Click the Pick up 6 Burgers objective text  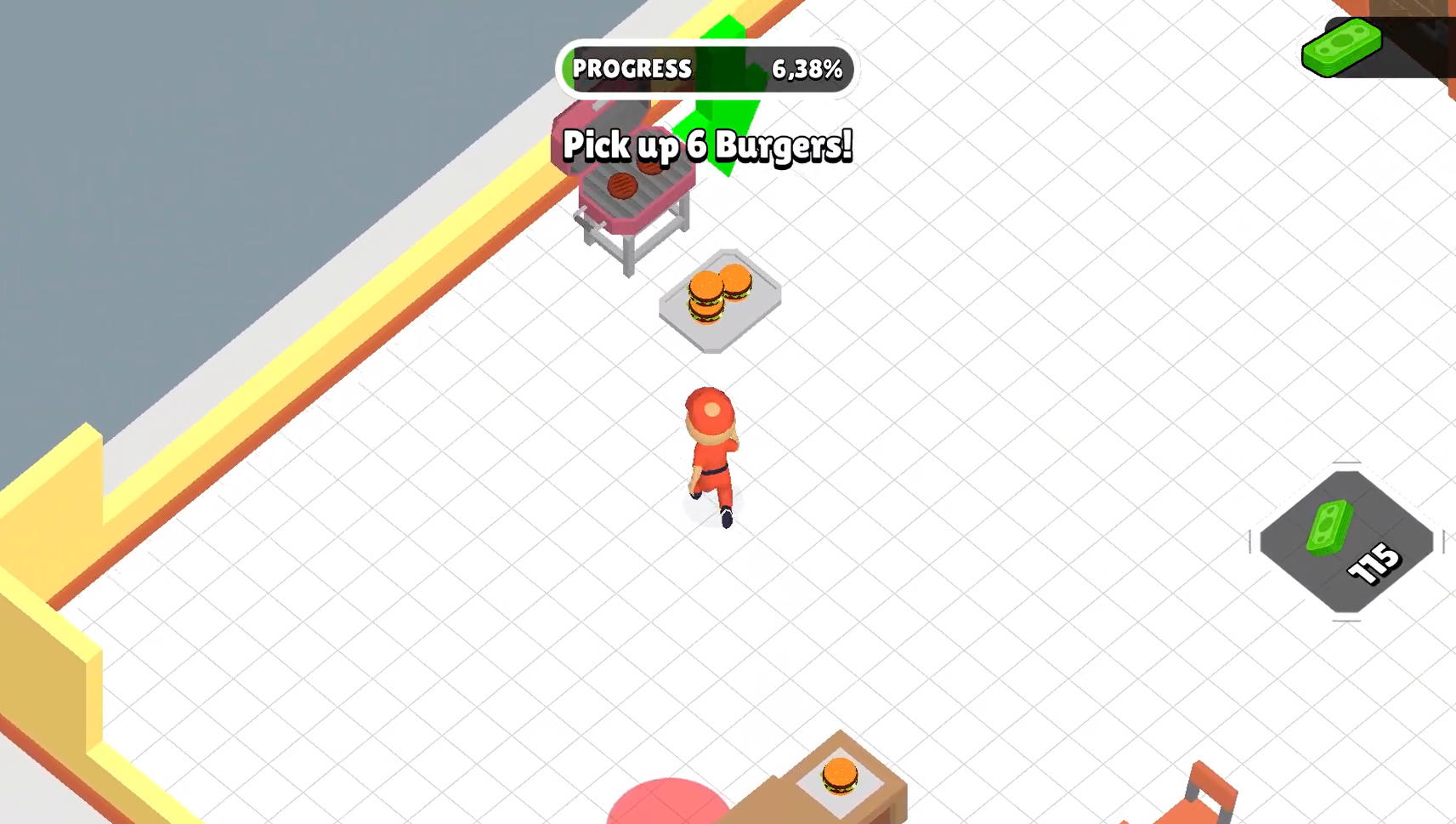tap(707, 145)
